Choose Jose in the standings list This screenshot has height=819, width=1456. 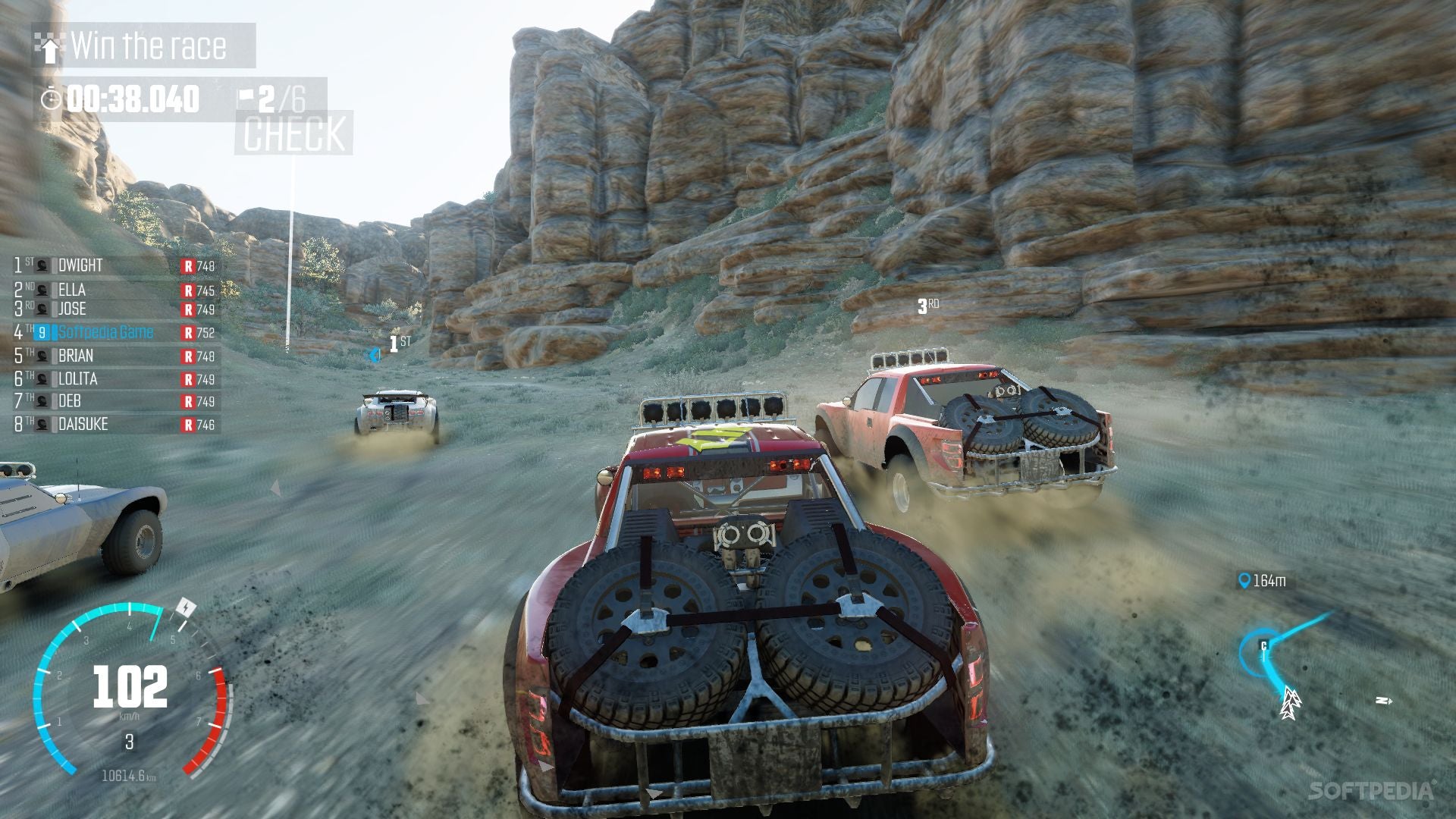[x=115, y=309]
